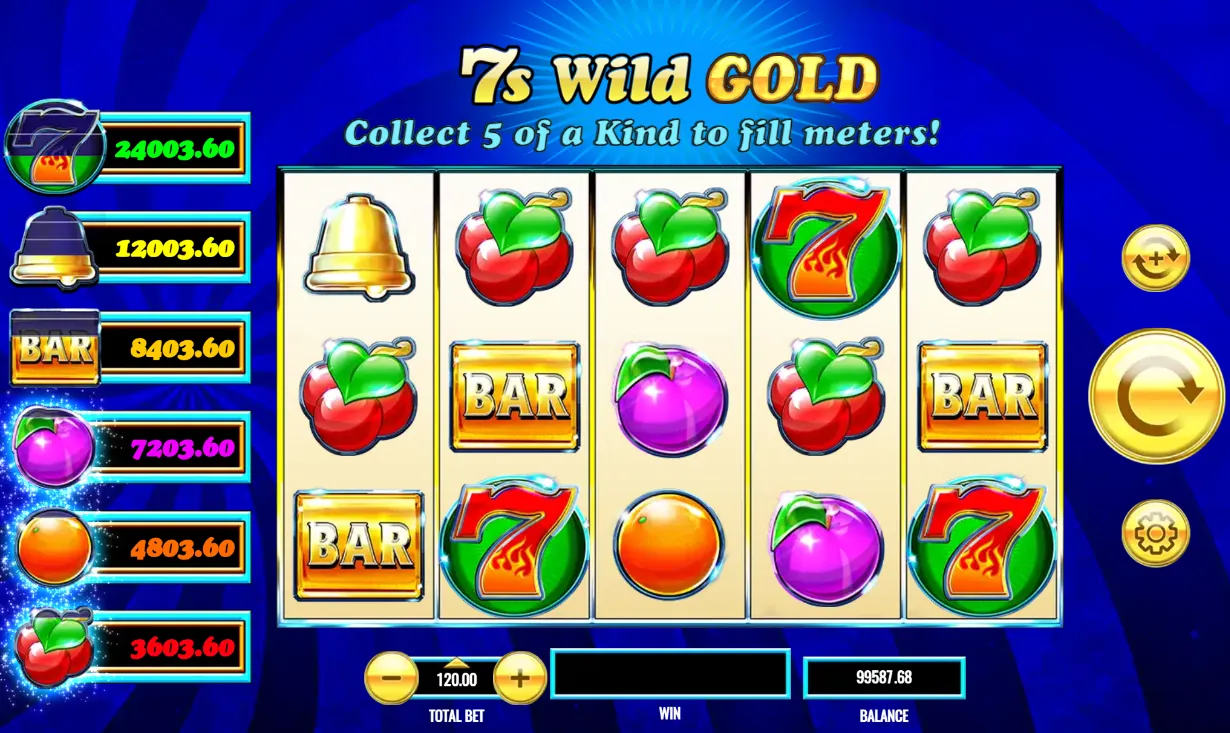Open the gold gear settings menu
1230x733 pixels.
click(1156, 533)
